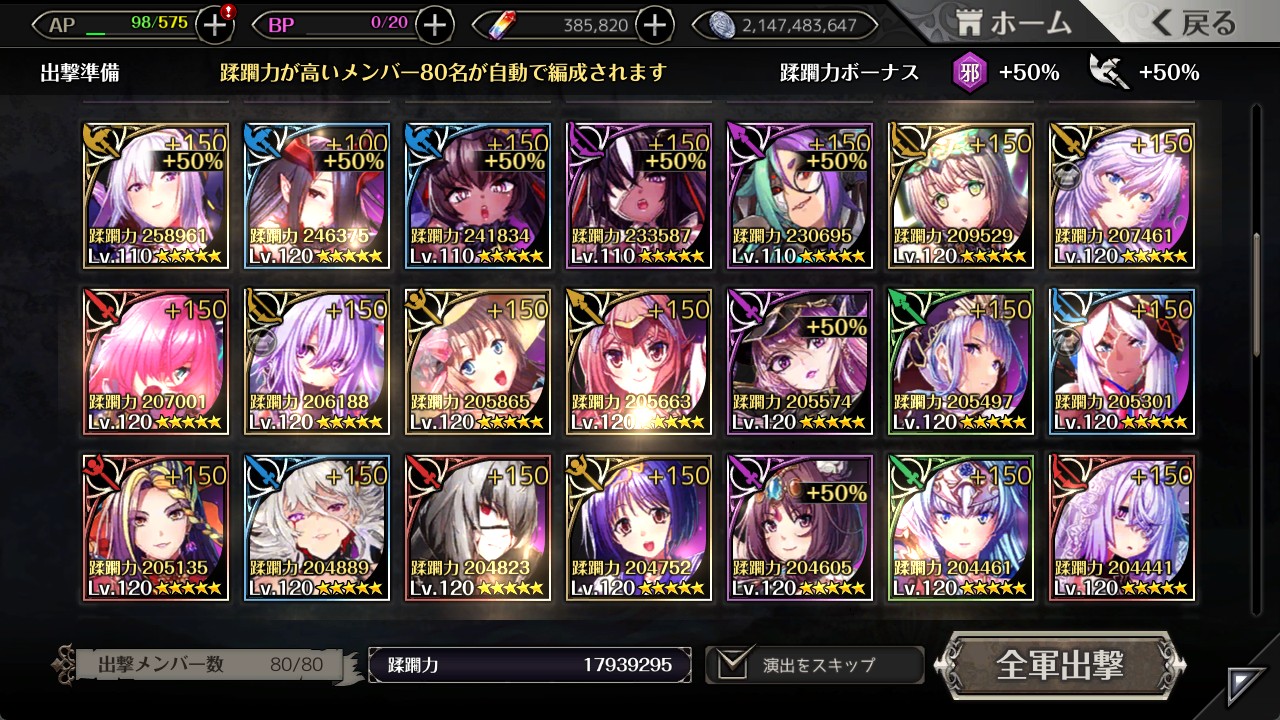Buy more gems using the plus button

click(x=654, y=25)
